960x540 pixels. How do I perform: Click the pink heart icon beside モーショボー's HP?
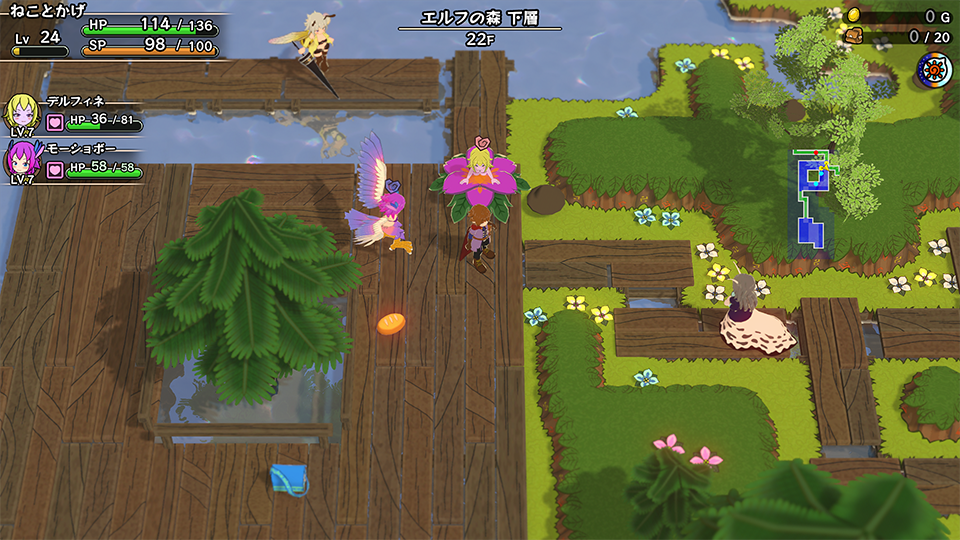(55, 168)
